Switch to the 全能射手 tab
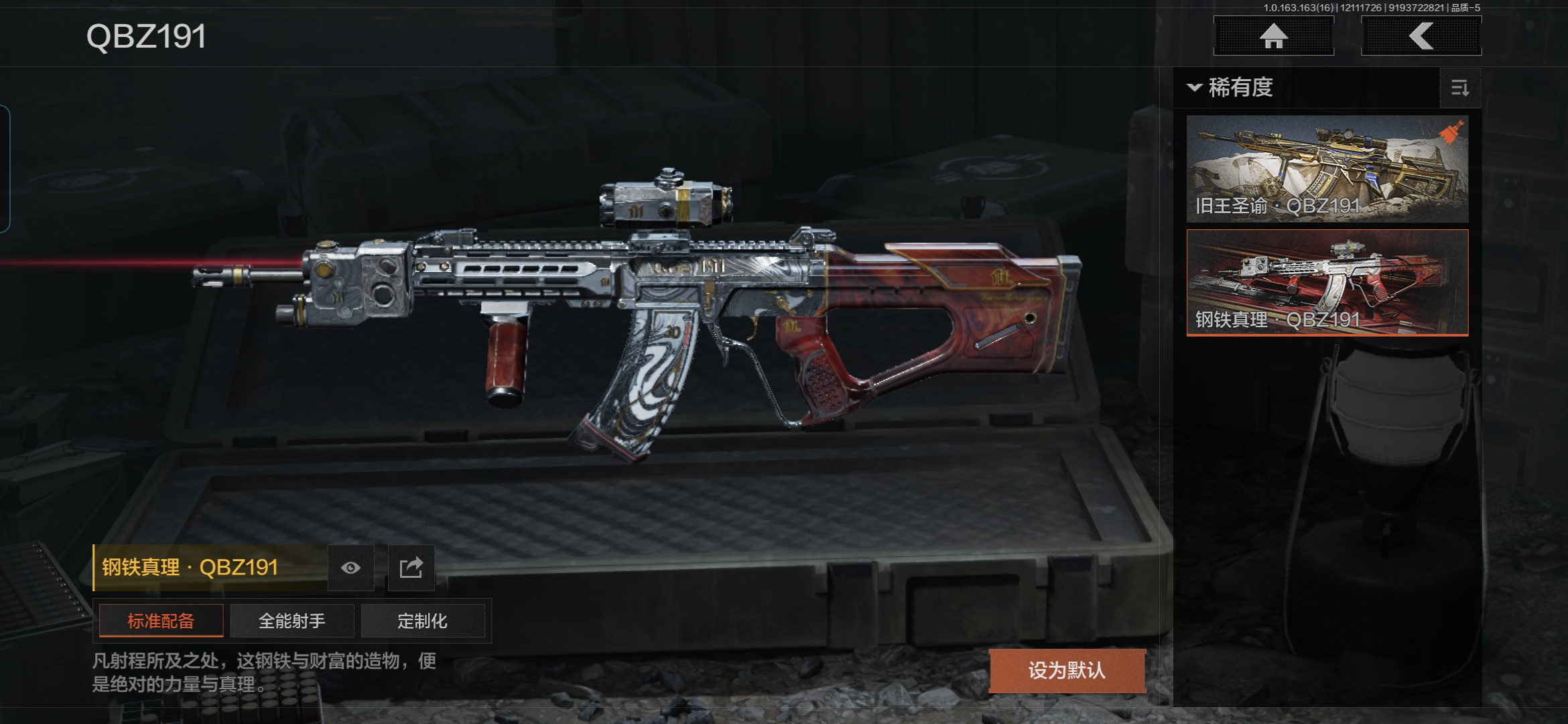The width and height of the screenshot is (1568, 724). (291, 621)
